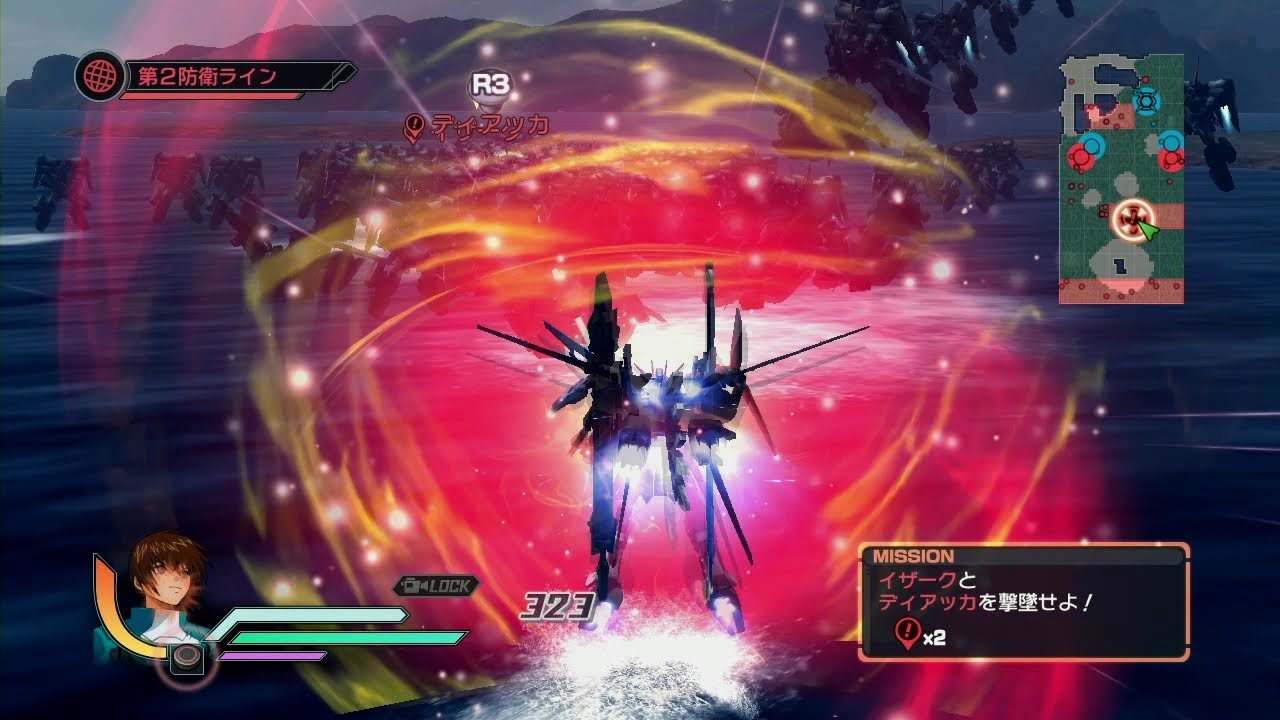Click the red globe field icon
The width and height of the screenshot is (1280, 720).
(99, 77)
